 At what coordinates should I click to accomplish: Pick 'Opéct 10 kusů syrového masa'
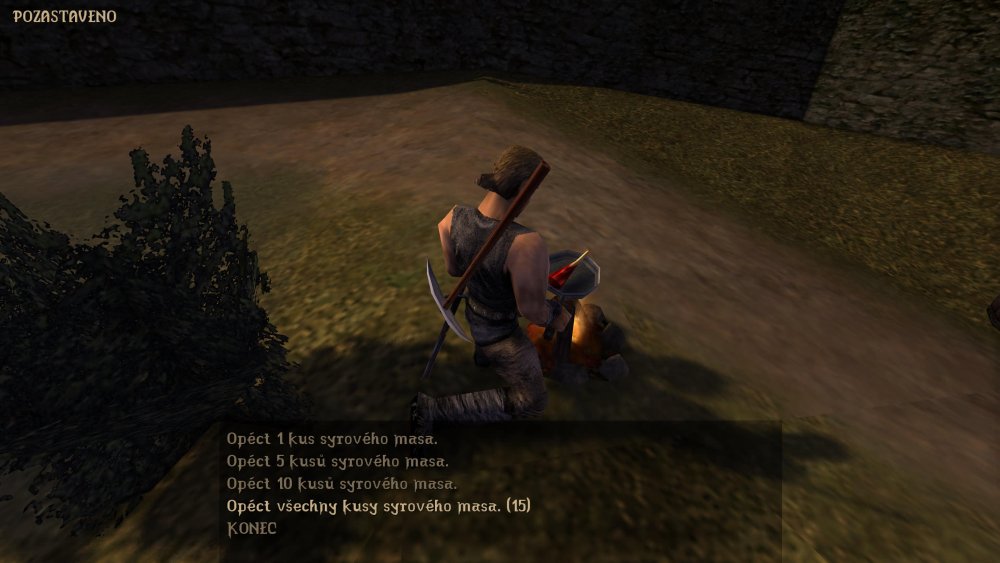[341, 483]
